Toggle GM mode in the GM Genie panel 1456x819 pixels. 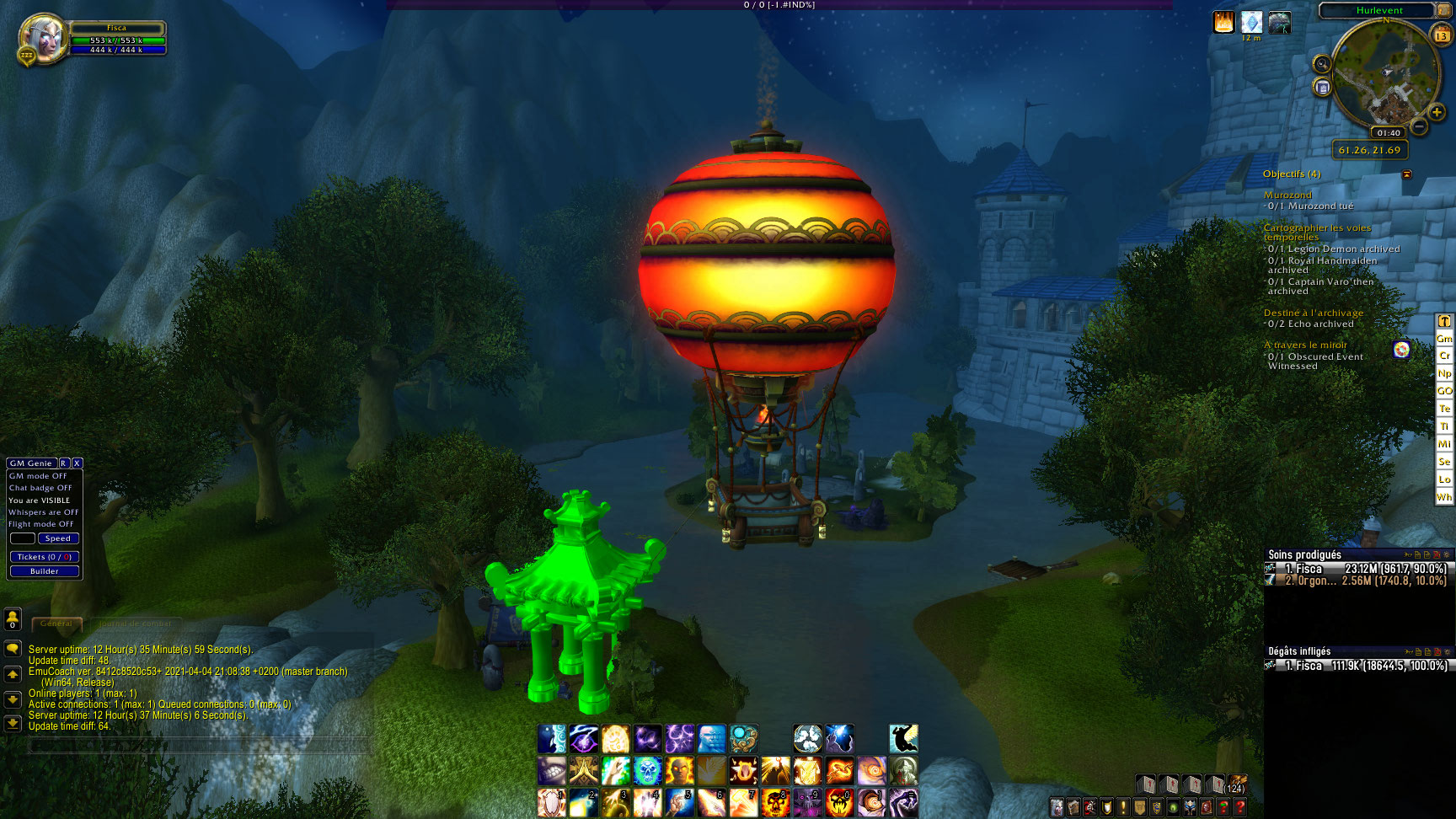point(38,476)
